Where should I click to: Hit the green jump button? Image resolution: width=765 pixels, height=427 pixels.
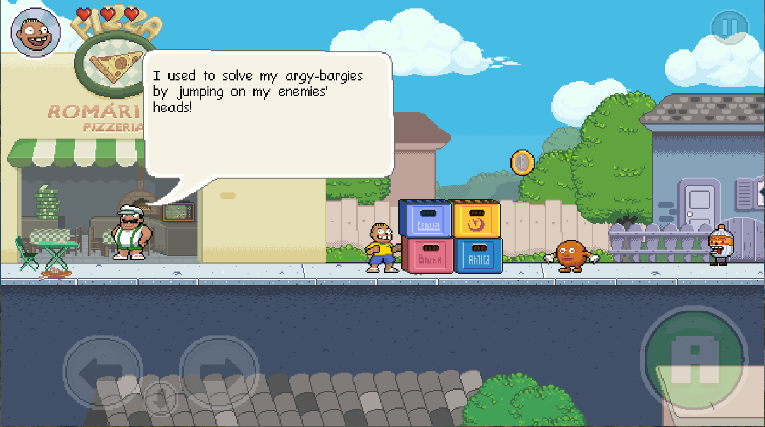pos(693,357)
